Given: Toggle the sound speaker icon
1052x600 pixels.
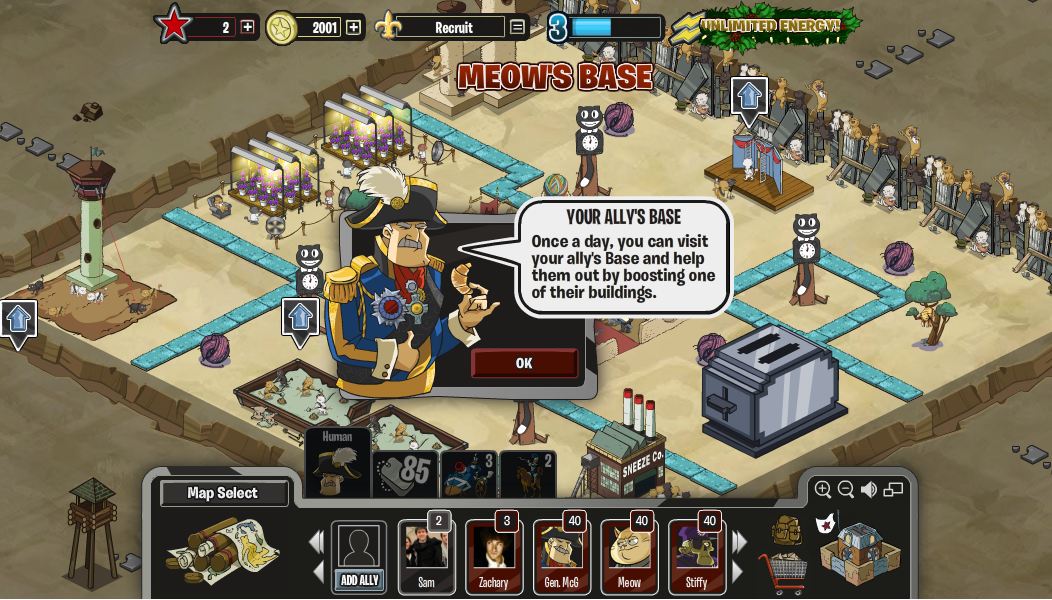Looking at the screenshot, I should (x=869, y=489).
